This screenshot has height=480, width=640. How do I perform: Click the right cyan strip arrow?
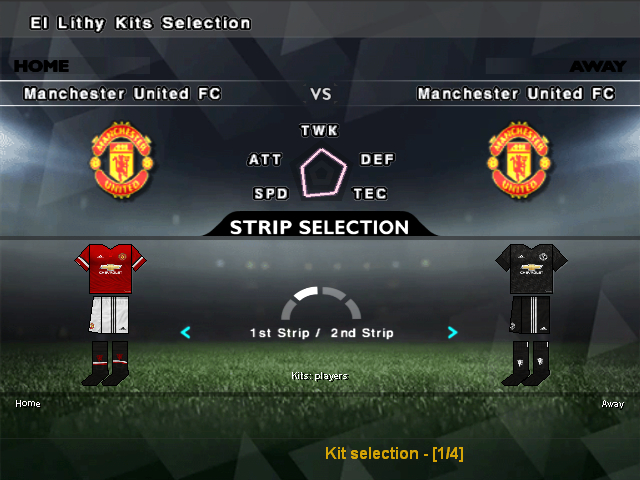[x=453, y=332]
